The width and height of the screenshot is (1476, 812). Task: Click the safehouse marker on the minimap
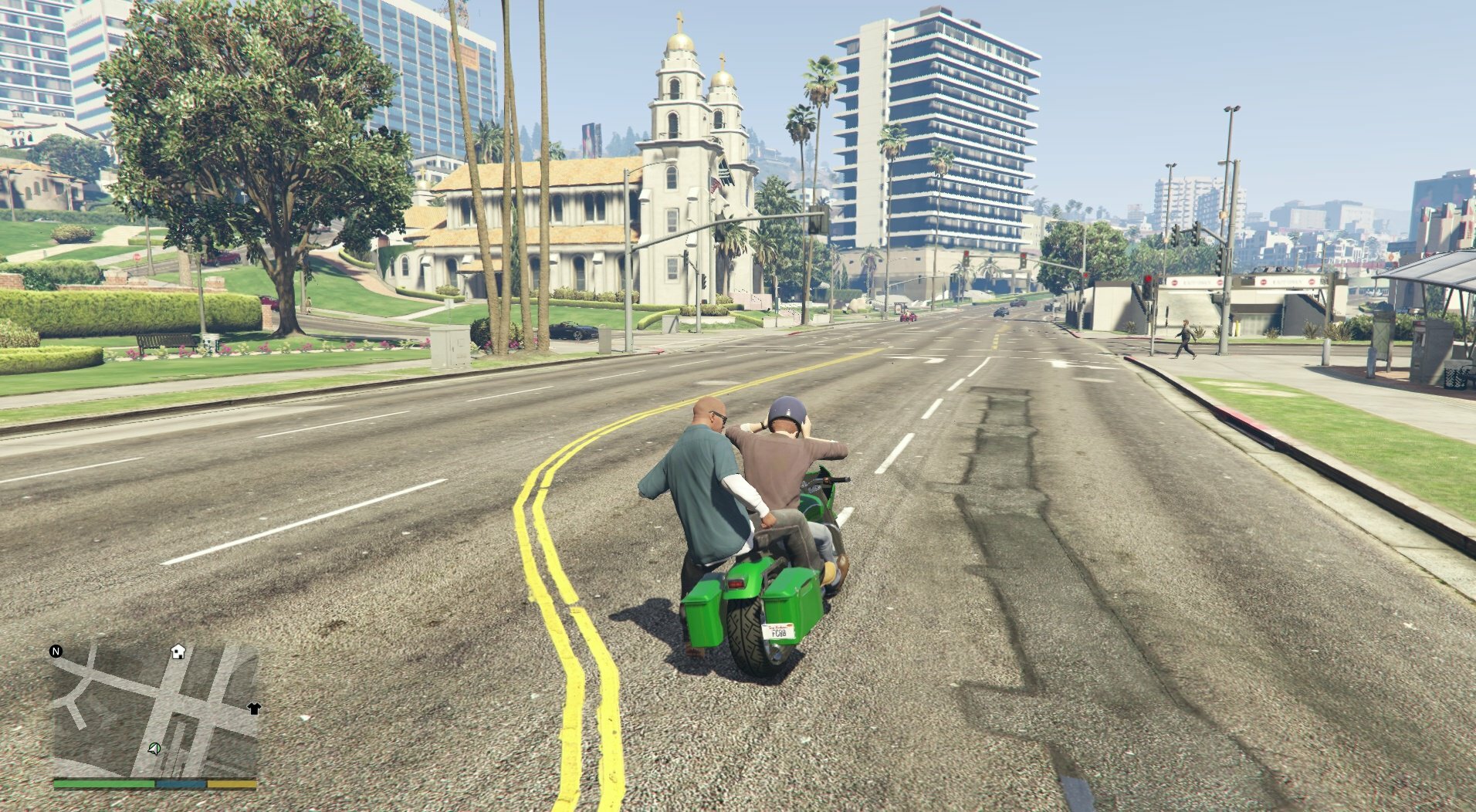pos(178,651)
